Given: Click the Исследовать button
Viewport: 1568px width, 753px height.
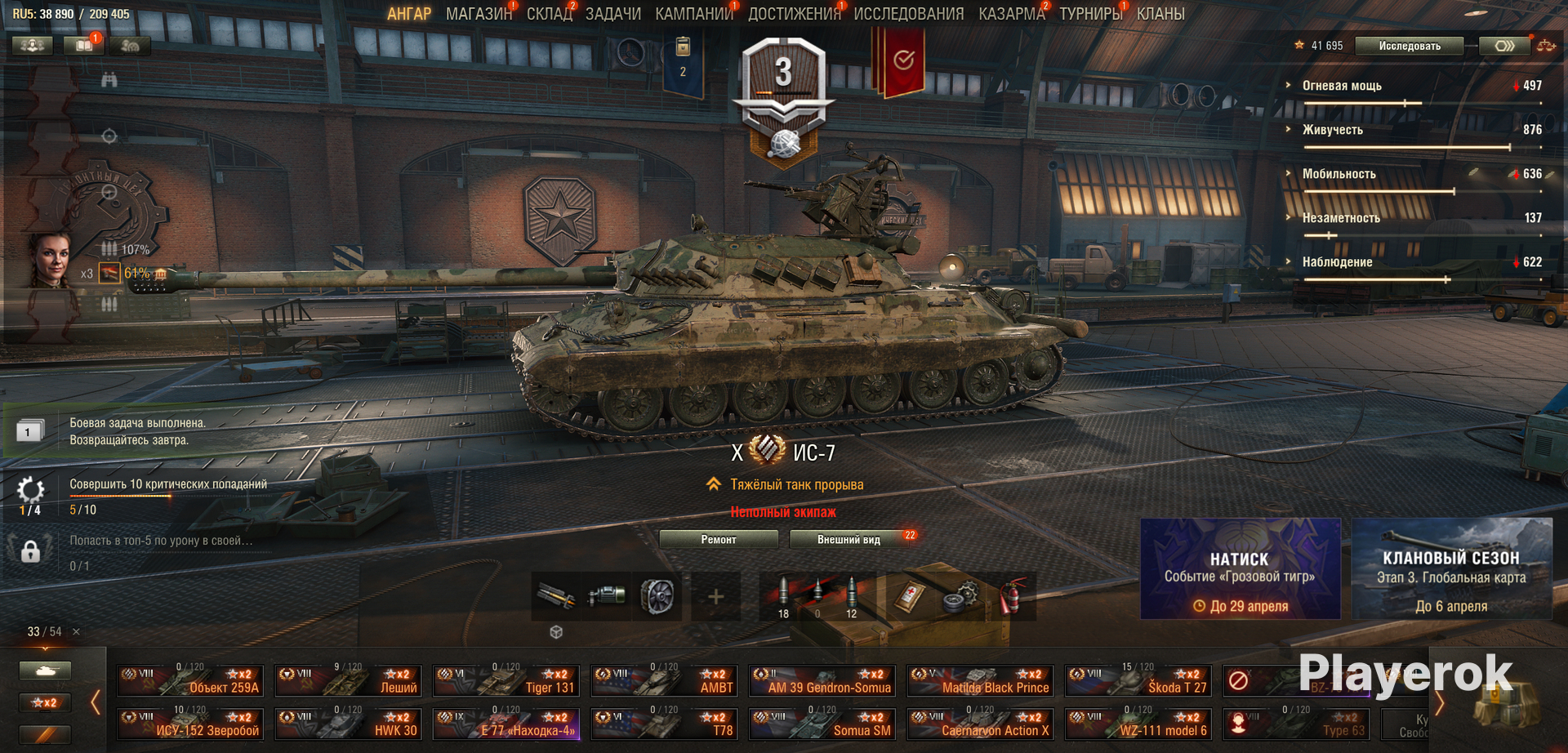Looking at the screenshot, I should pos(1409,46).
